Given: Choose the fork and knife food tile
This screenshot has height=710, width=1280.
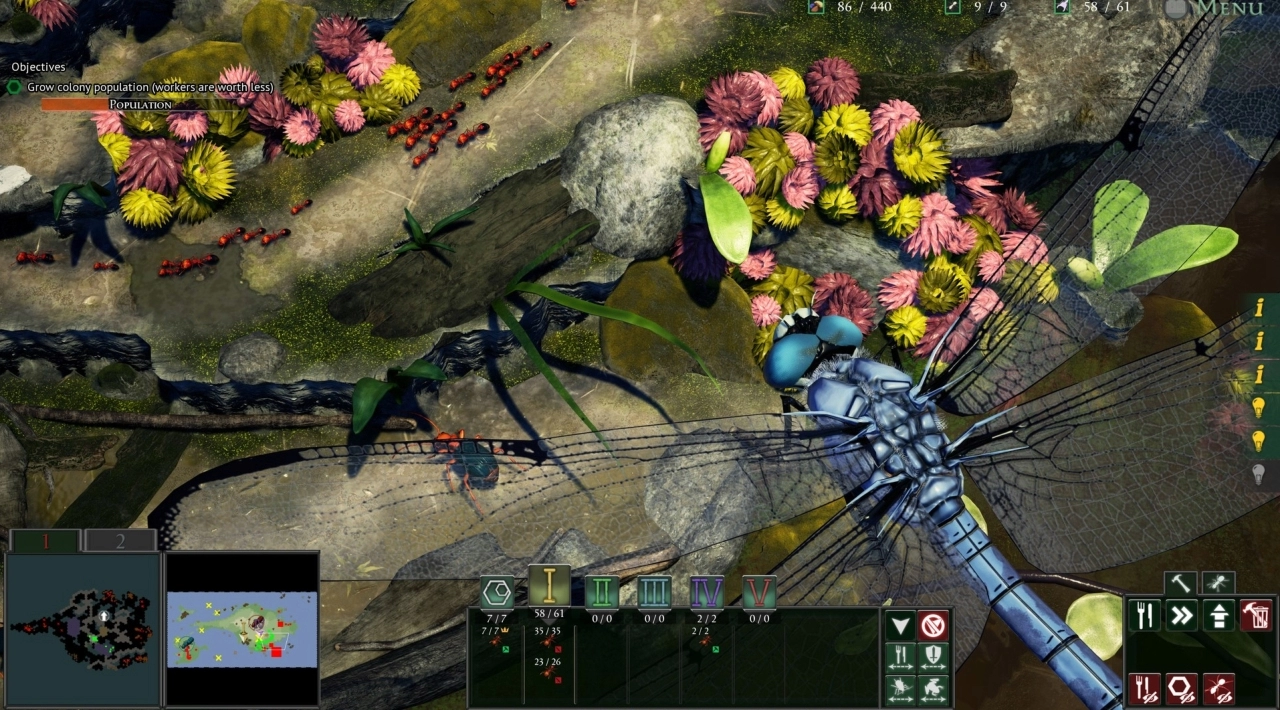Looking at the screenshot, I should click(1145, 615).
